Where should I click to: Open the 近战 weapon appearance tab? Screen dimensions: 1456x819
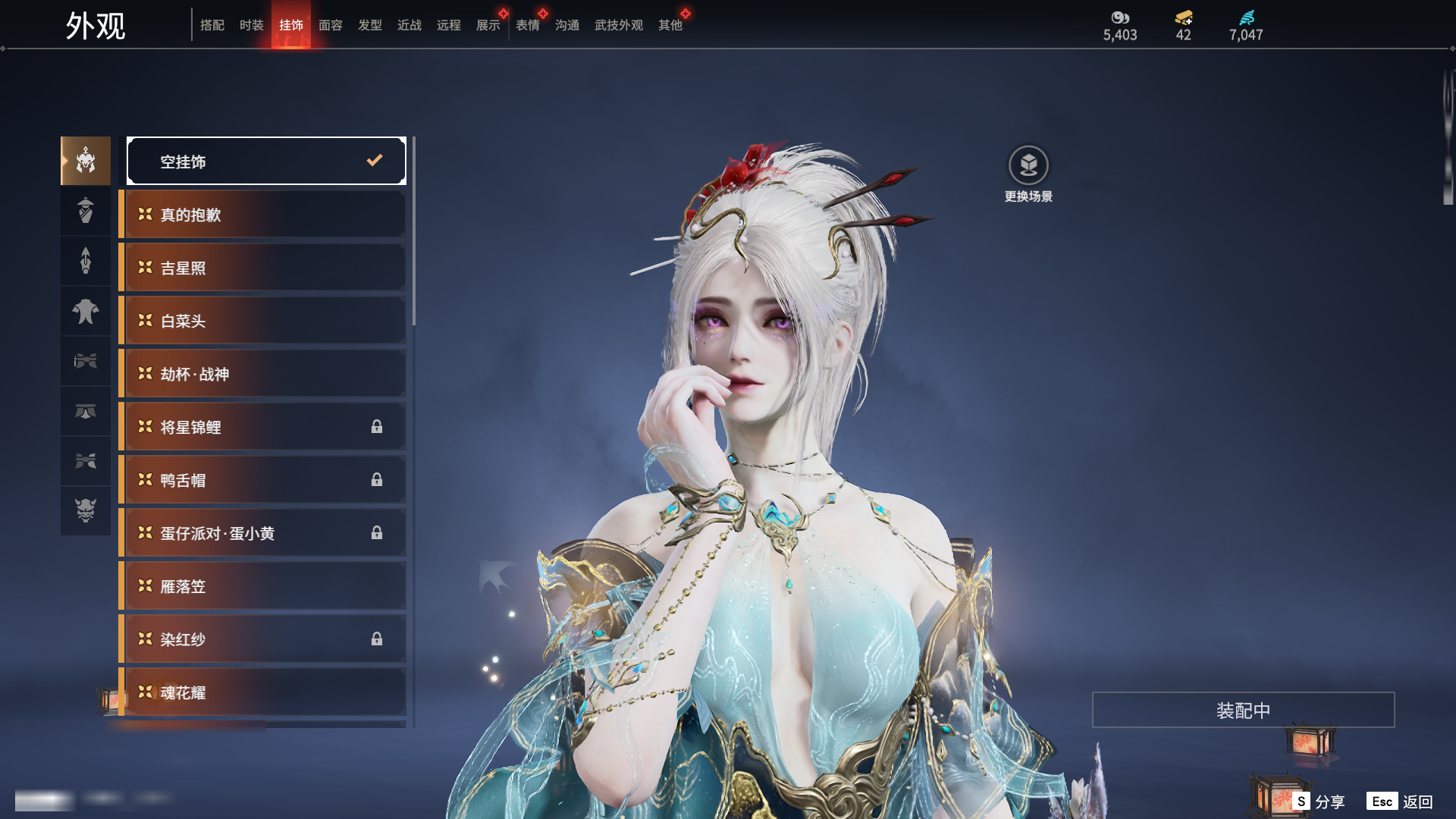(x=409, y=25)
